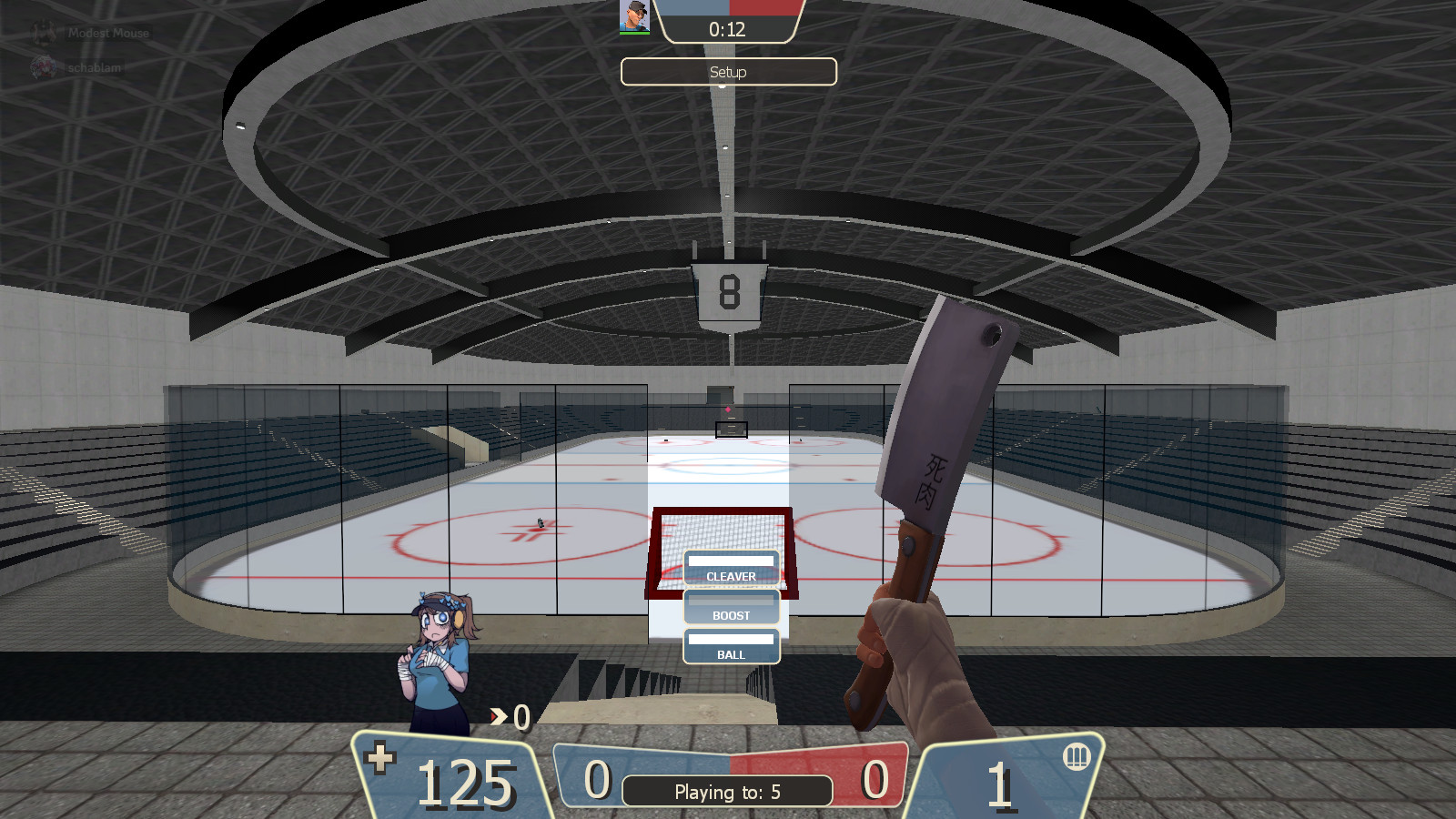The image size is (1456, 819).
Task: Click Modest Mouse's avatar in the kill feed
Action: (44, 31)
